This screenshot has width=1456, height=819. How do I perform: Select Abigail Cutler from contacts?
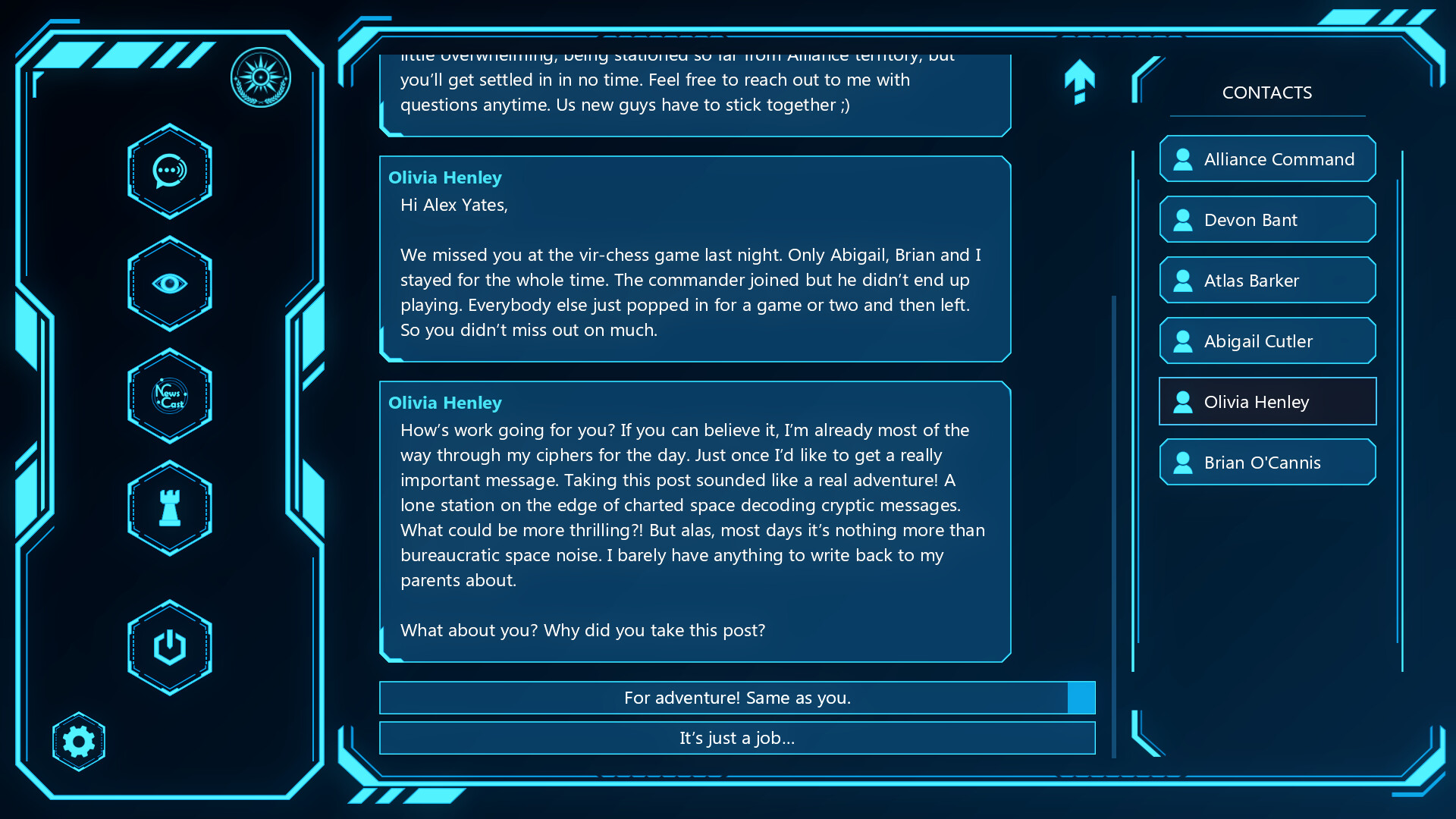pyautogui.click(x=1266, y=340)
